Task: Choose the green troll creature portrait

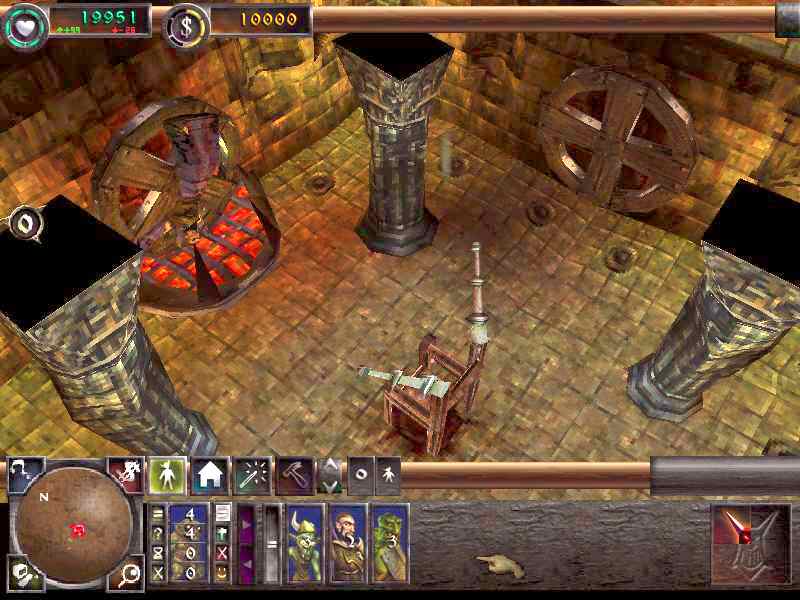Action: click(x=387, y=543)
